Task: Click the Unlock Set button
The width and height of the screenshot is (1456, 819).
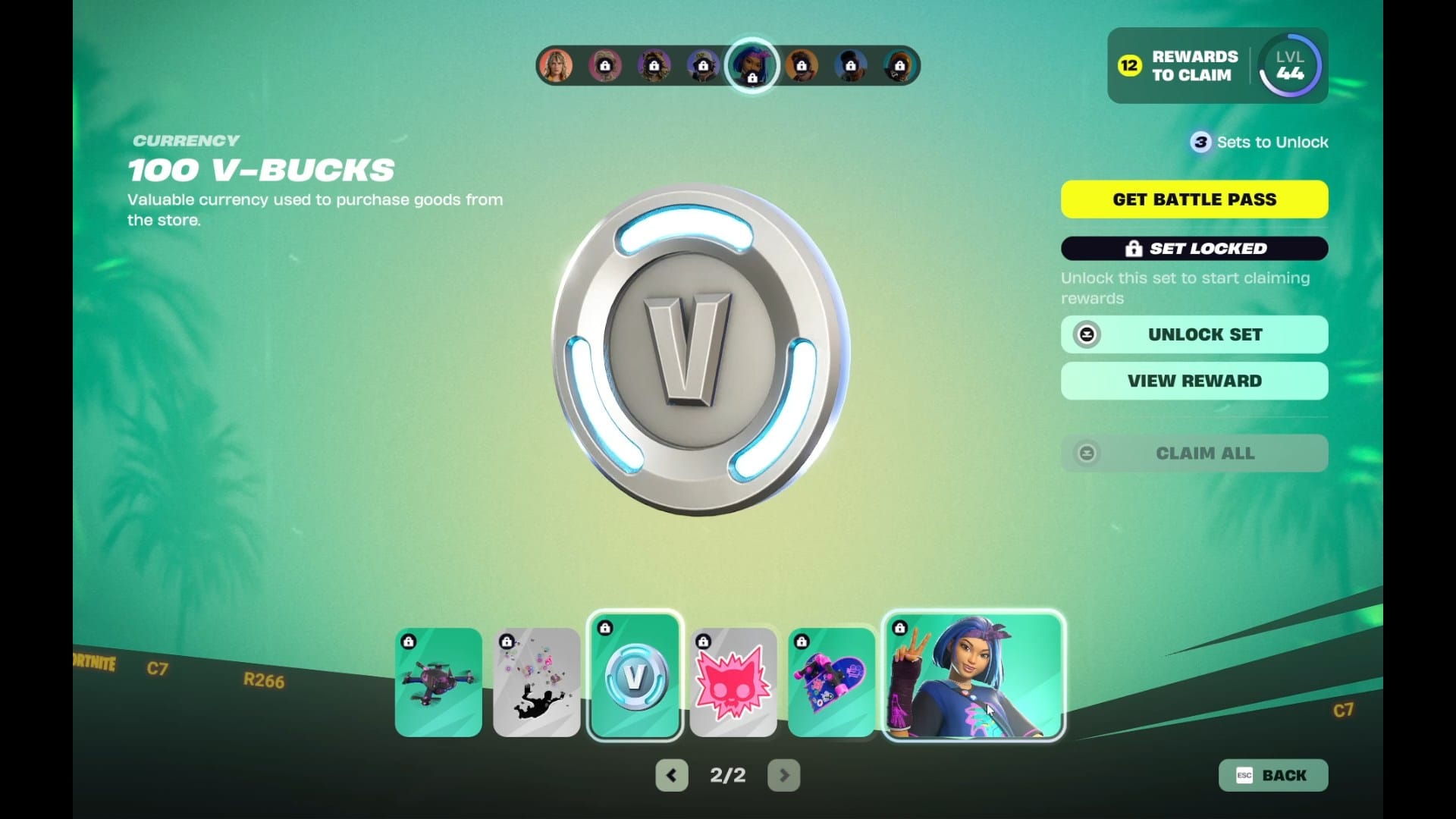Action: [1194, 334]
